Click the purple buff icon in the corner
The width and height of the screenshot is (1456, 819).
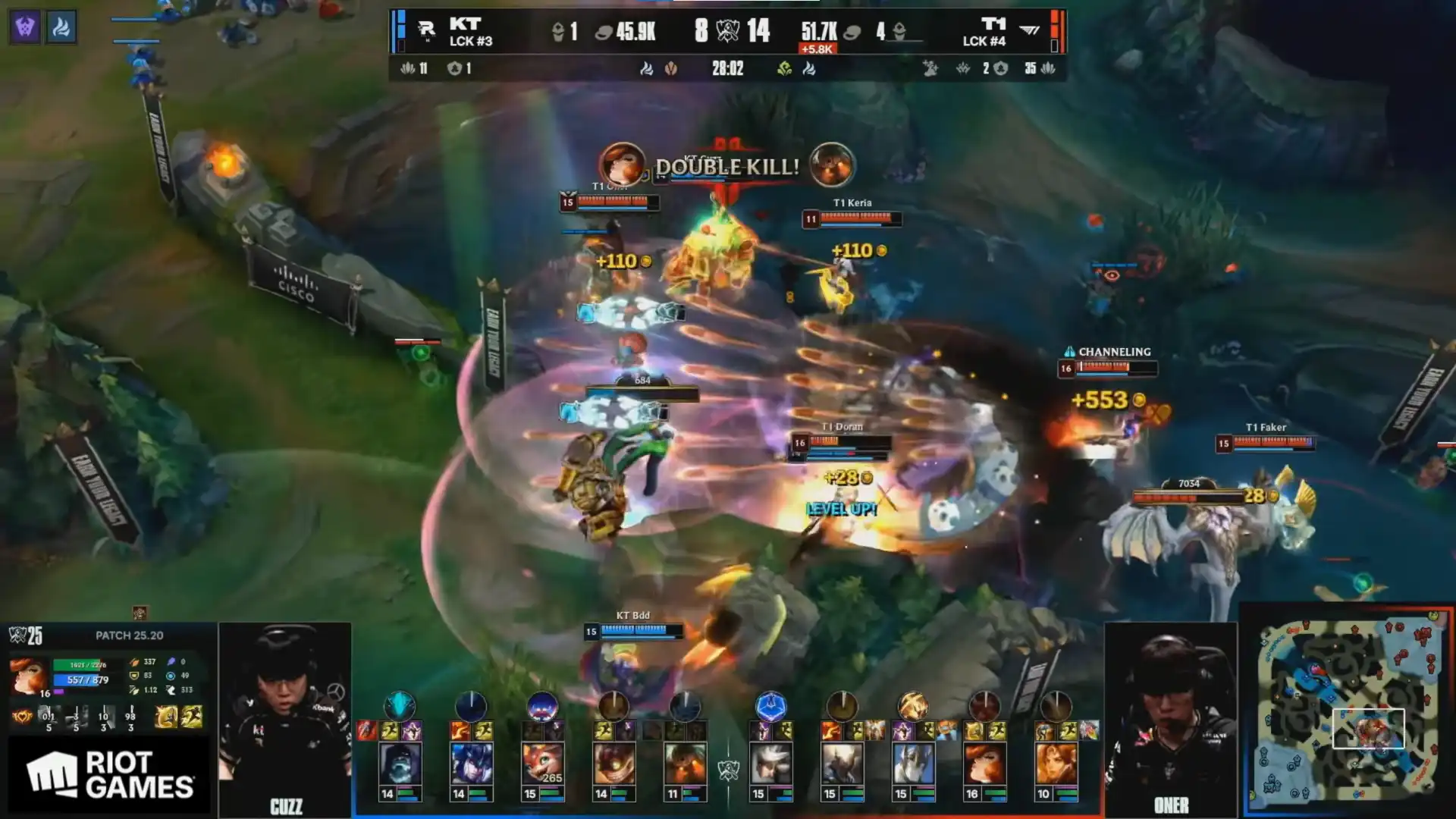pos(25,27)
